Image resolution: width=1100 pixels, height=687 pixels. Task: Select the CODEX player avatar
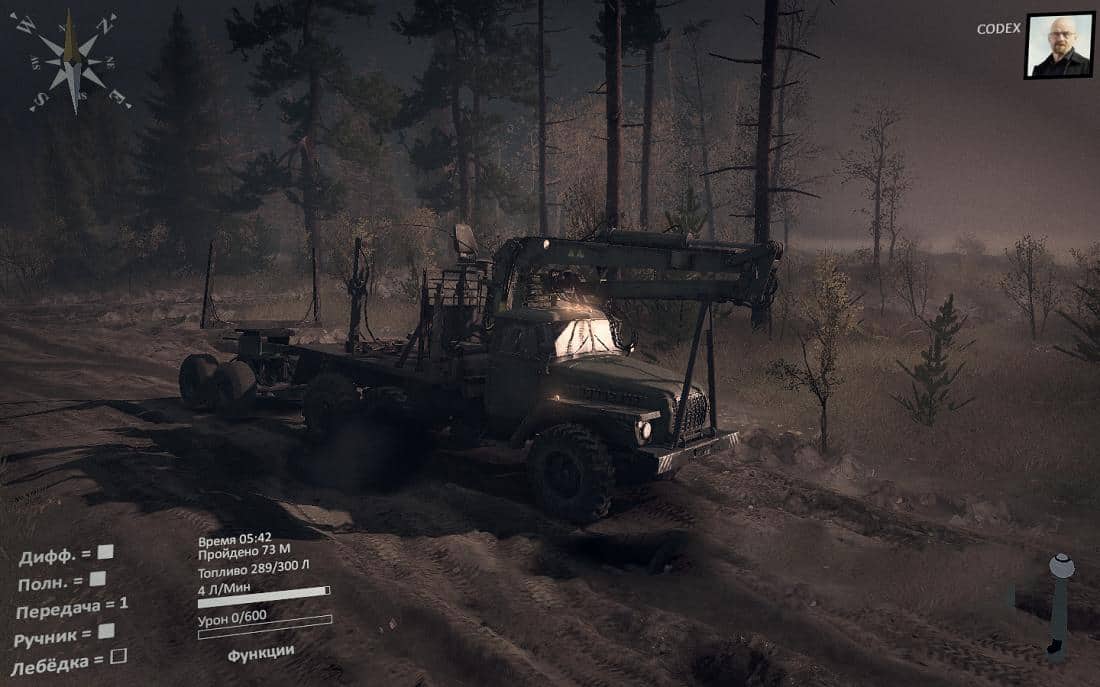(x=1059, y=45)
